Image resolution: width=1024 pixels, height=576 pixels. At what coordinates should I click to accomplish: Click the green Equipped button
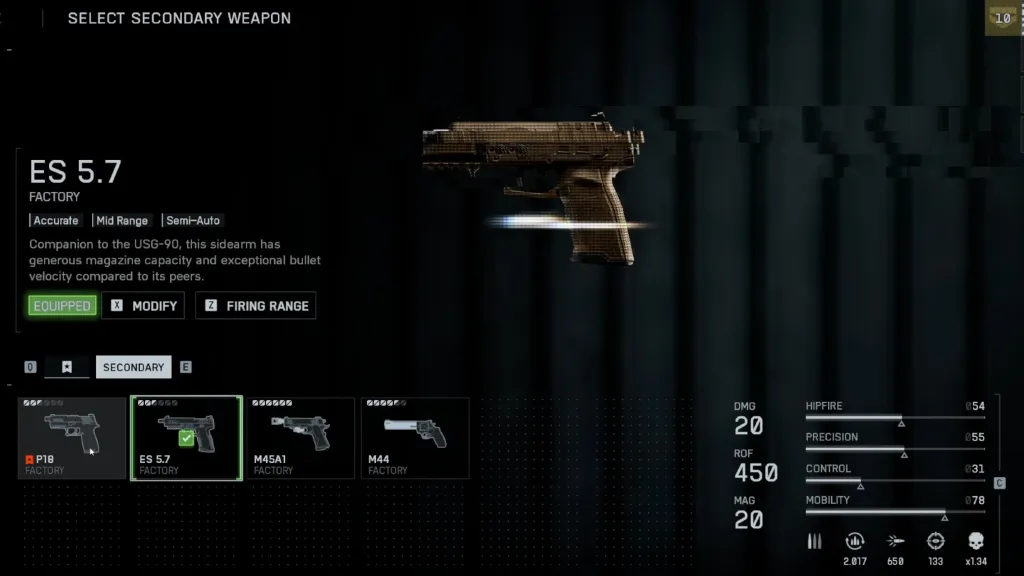(x=62, y=306)
